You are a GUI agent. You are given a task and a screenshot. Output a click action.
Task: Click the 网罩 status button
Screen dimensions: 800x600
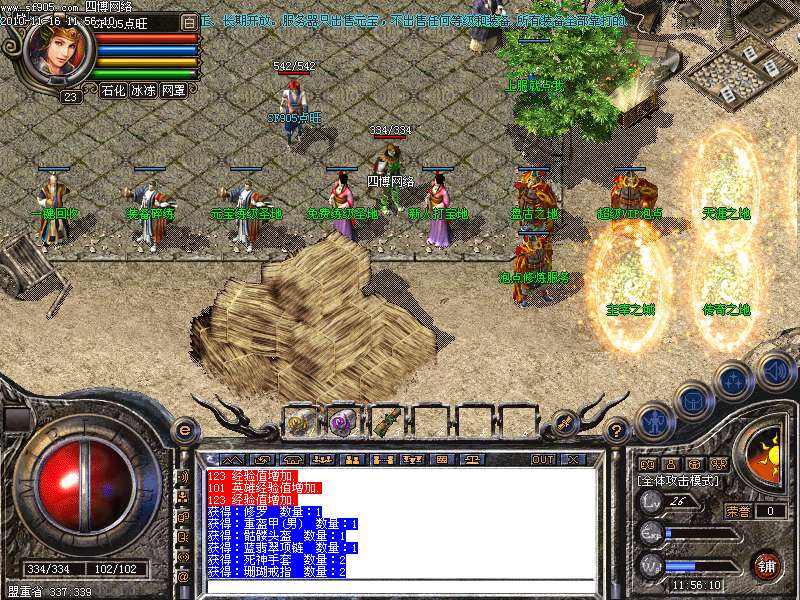point(173,90)
